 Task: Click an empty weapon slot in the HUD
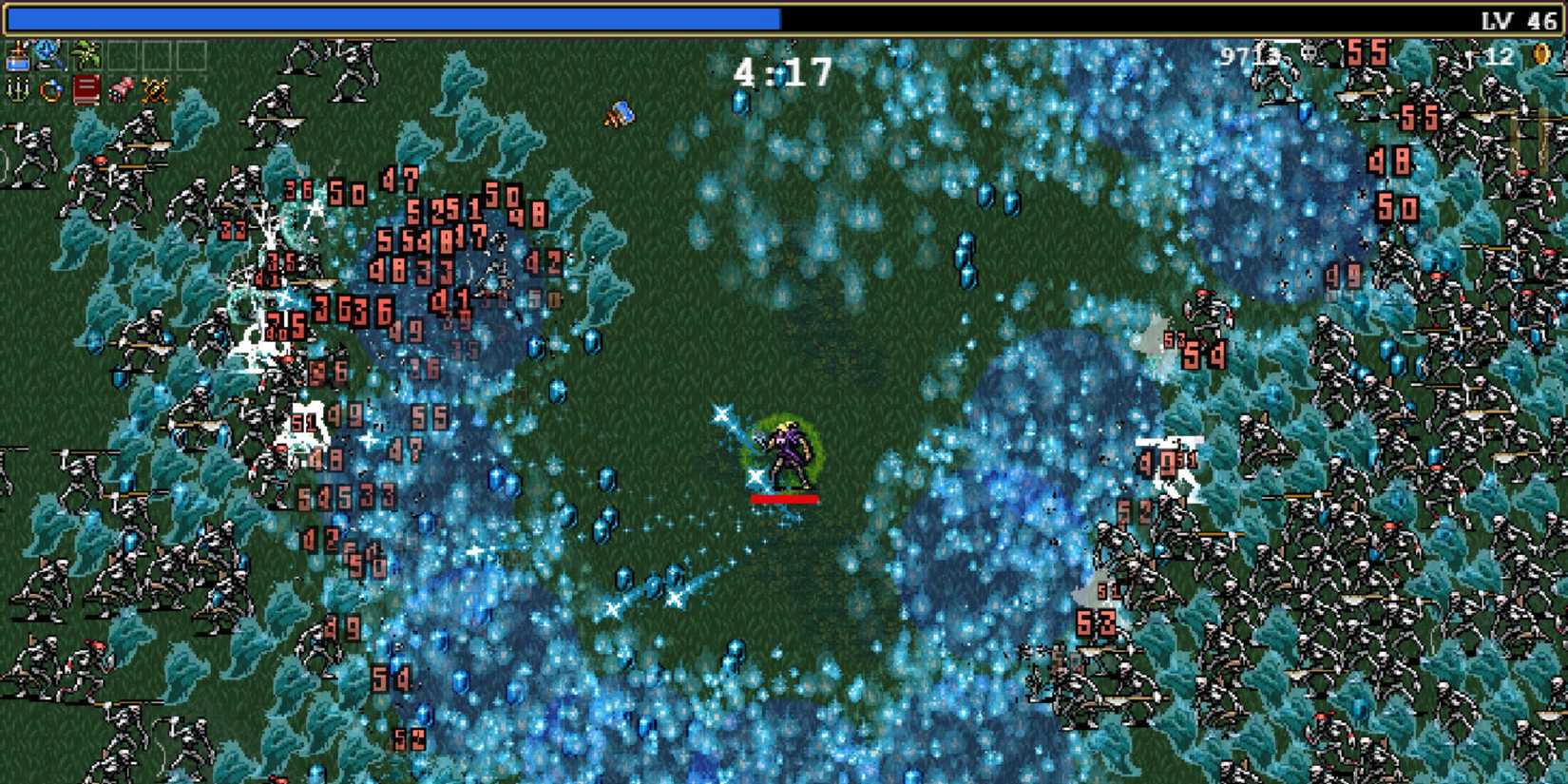[x=124, y=57]
